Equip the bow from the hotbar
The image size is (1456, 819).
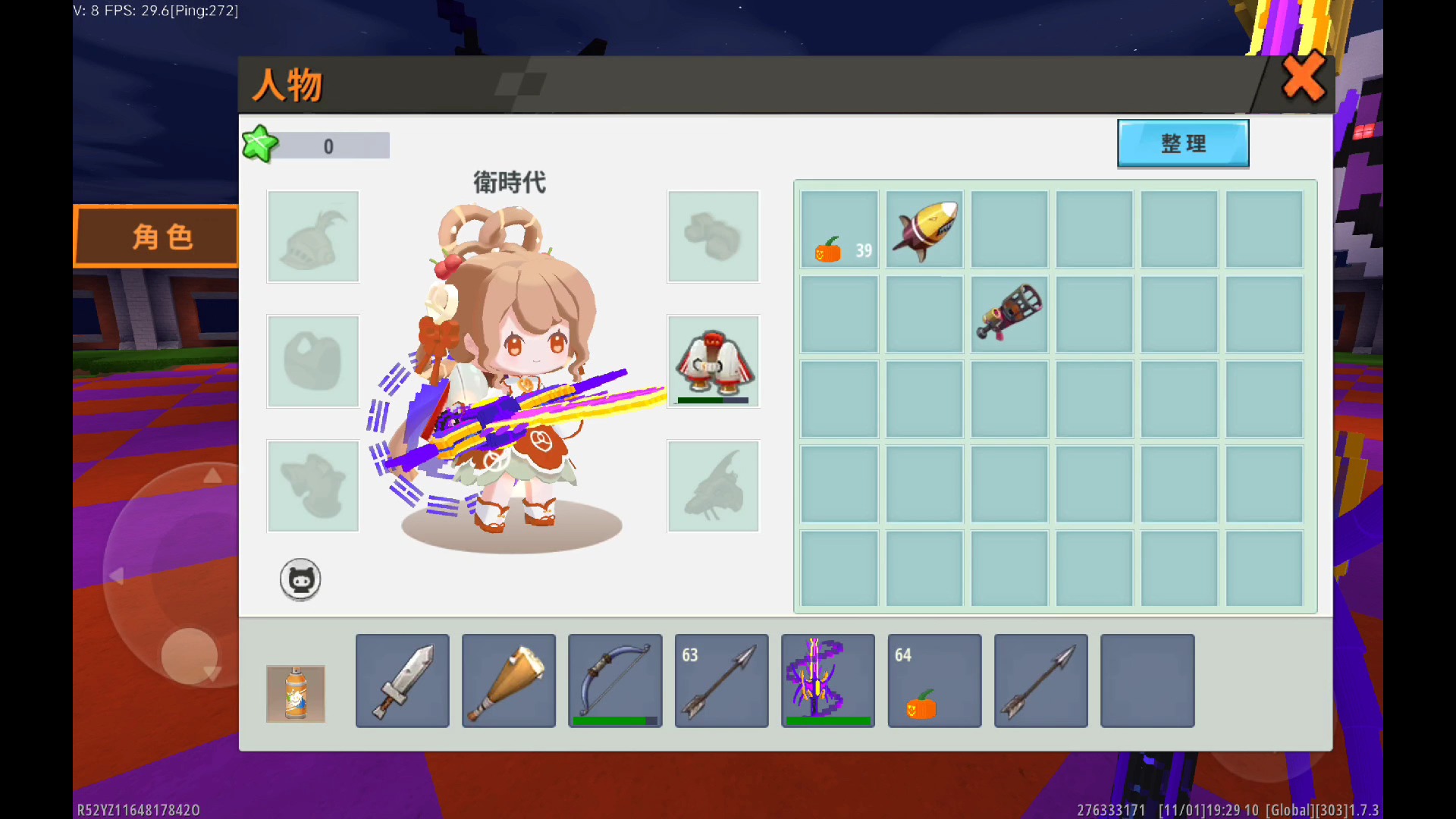click(x=615, y=680)
